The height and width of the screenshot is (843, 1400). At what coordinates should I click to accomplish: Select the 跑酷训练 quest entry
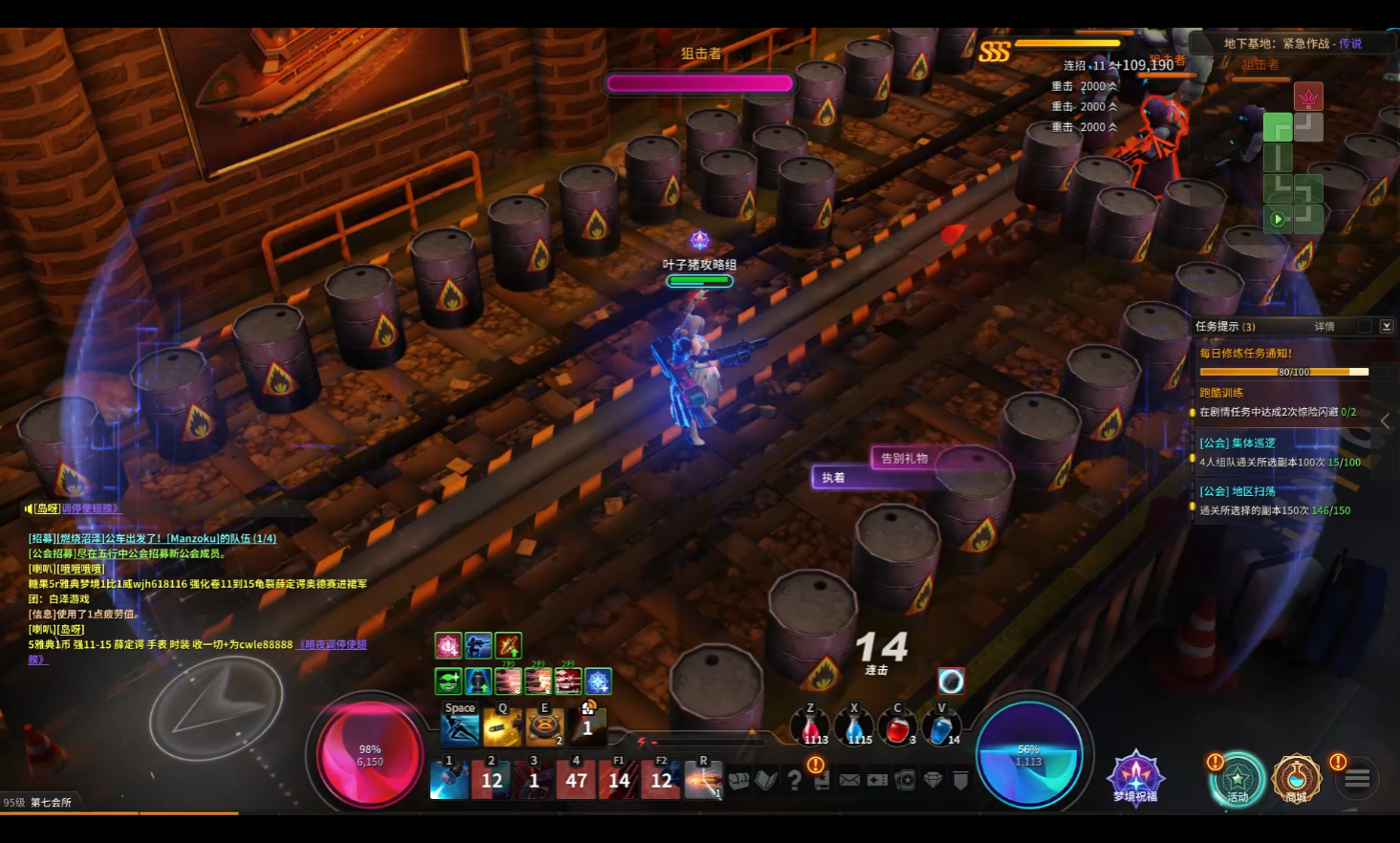tap(1222, 393)
